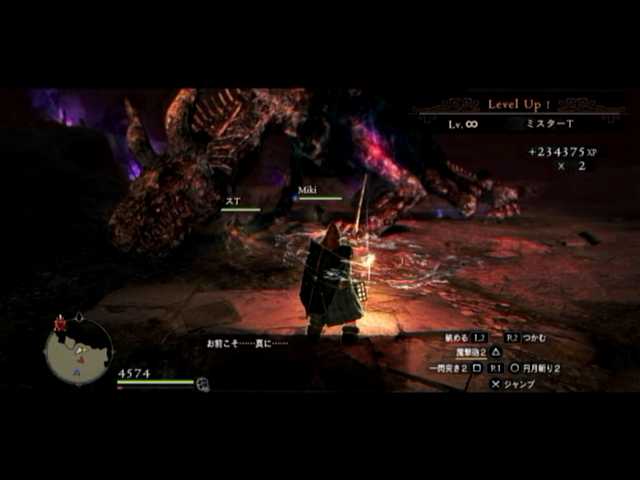The image size is (640, 480).
Task: Click the lantern icon beside the health bar
Action: point(203,383)
